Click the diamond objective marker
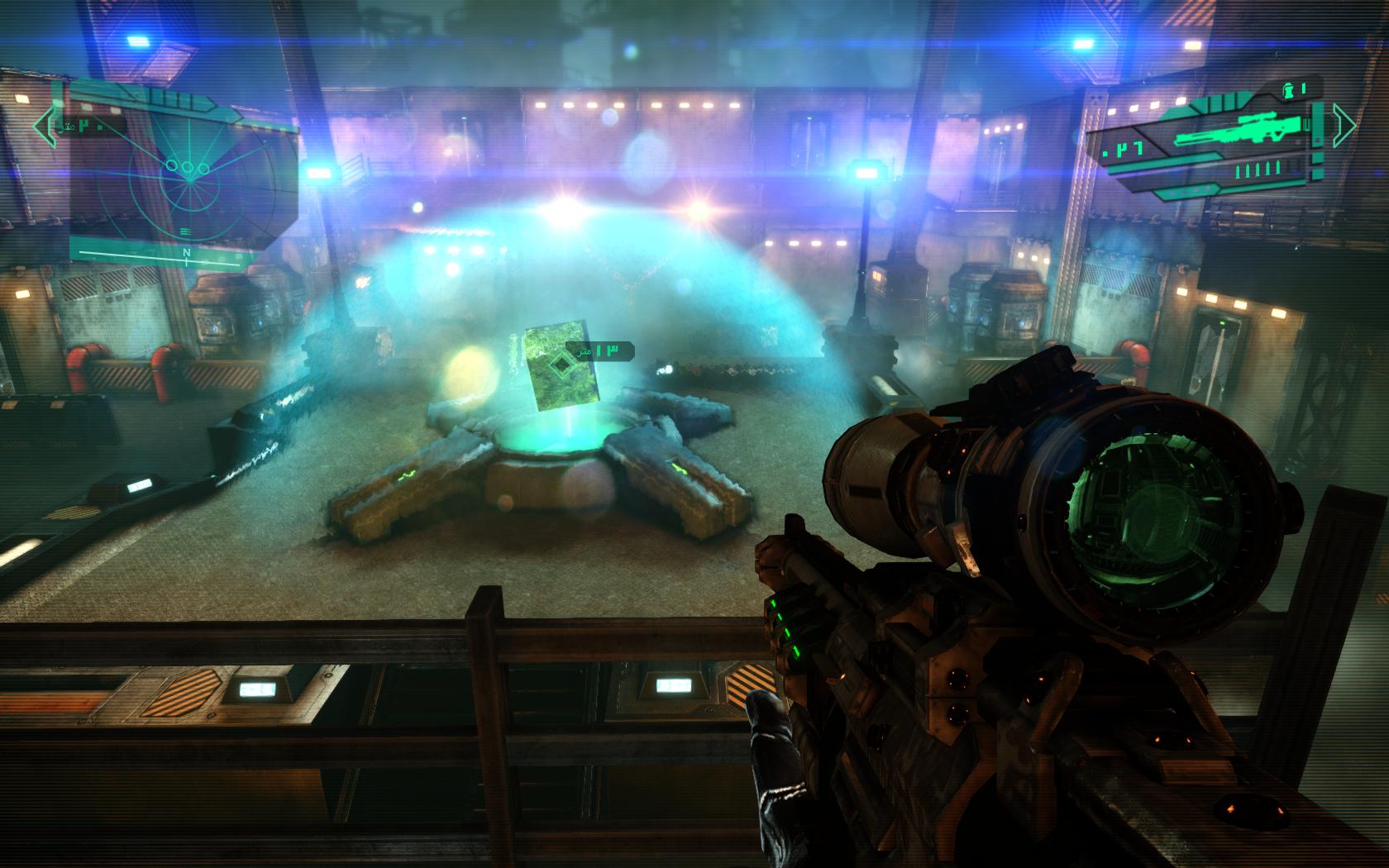The image size is (1389, 868). point(560,362)
